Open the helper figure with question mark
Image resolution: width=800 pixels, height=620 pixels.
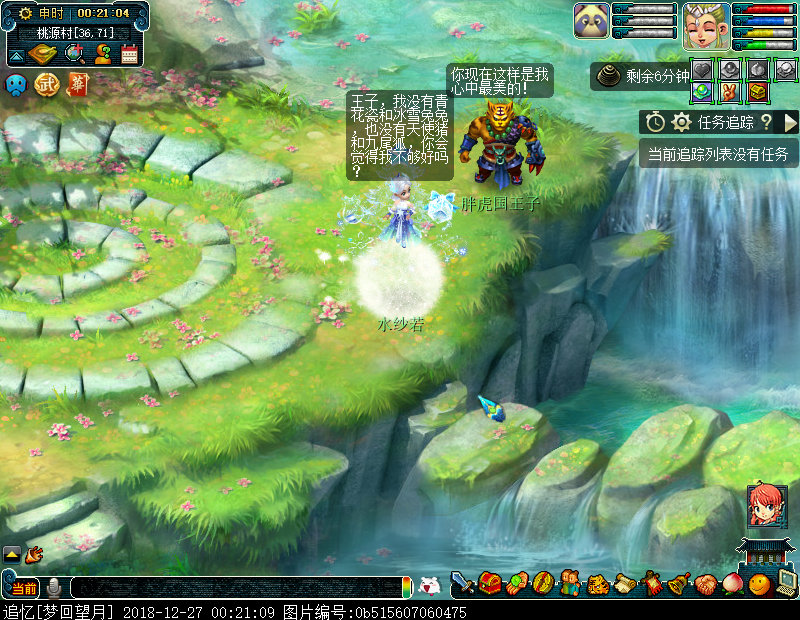coord(102,53)
